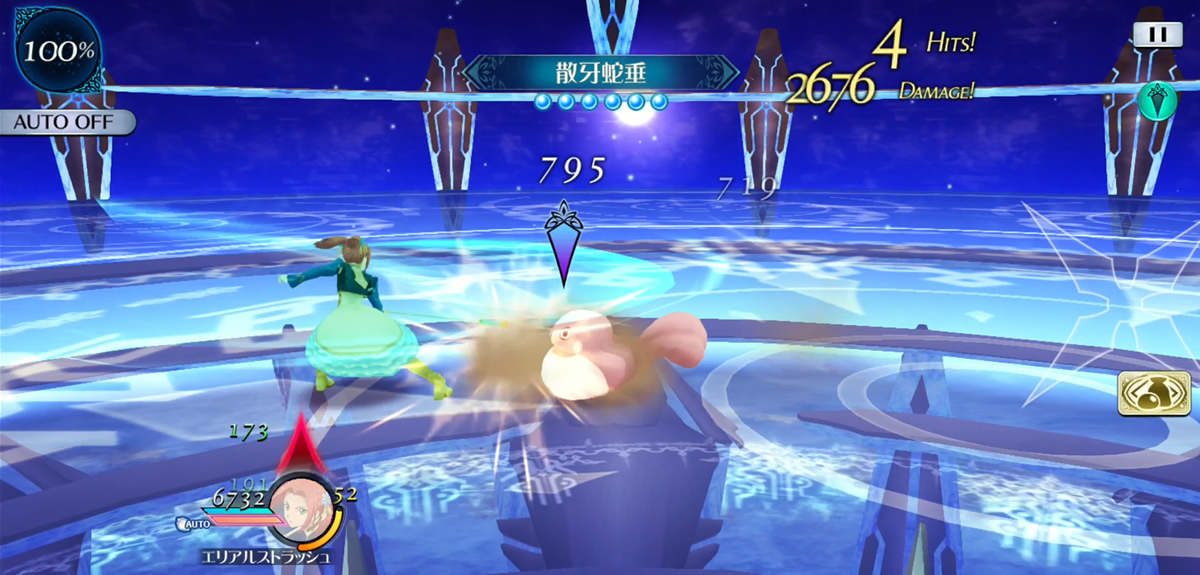
Task: Tap the green crystal icon
Action: coord(1156,101)
